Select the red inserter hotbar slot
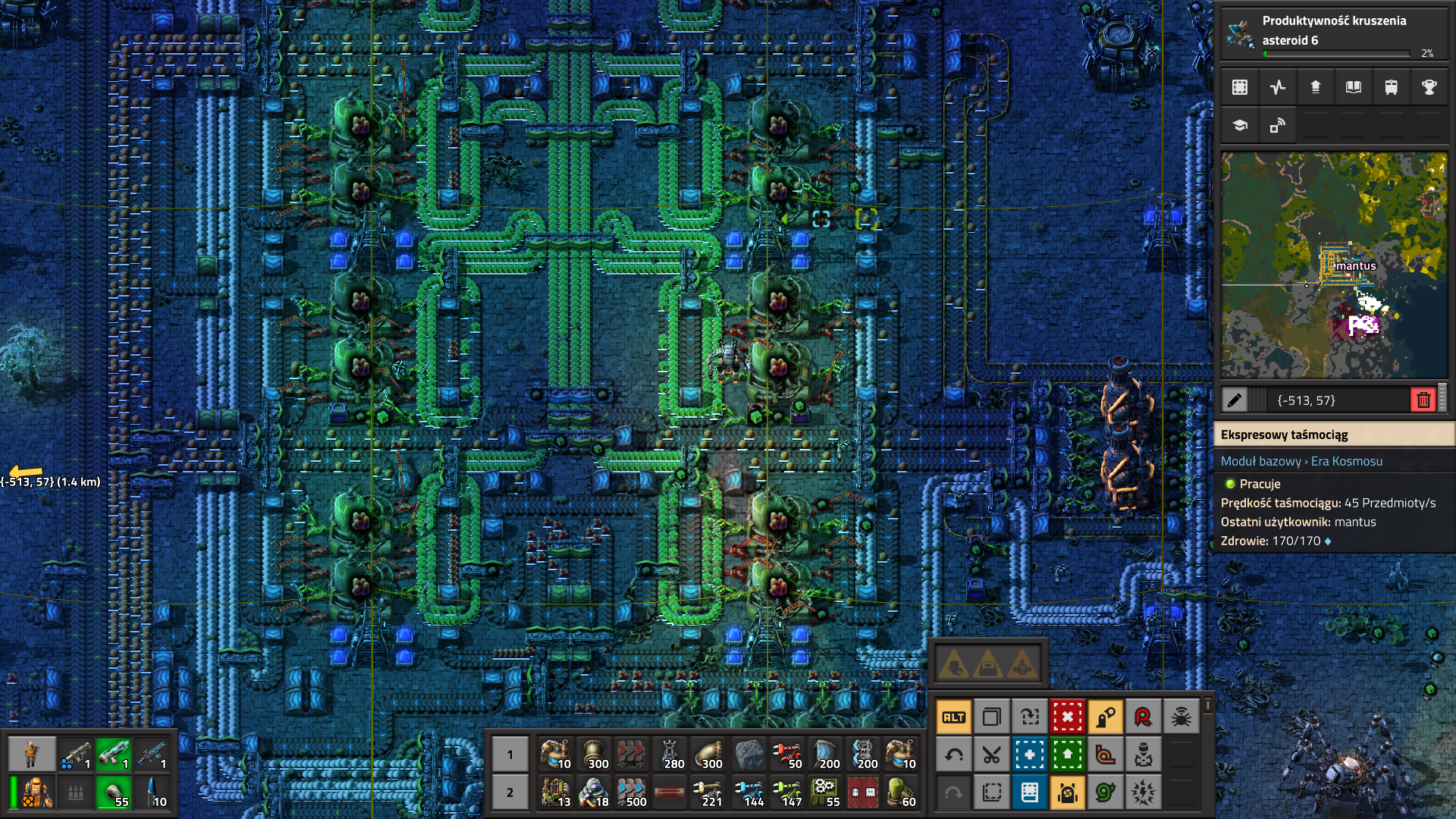The height and width of the screenshot is (819, 1456). tap(786, 755)
